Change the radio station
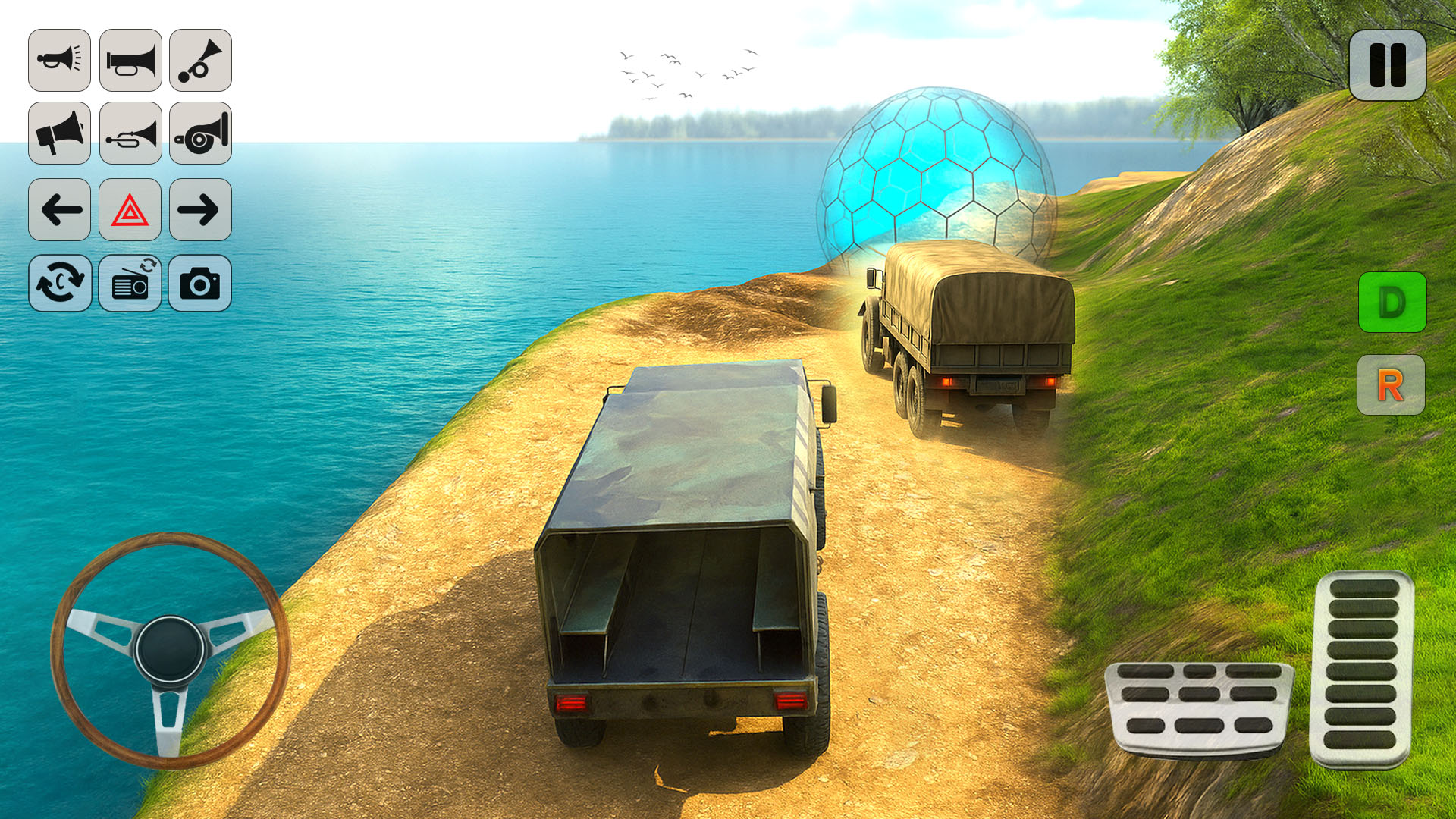This screenshot has width=1456, height=819. click(x=130, y=284)
